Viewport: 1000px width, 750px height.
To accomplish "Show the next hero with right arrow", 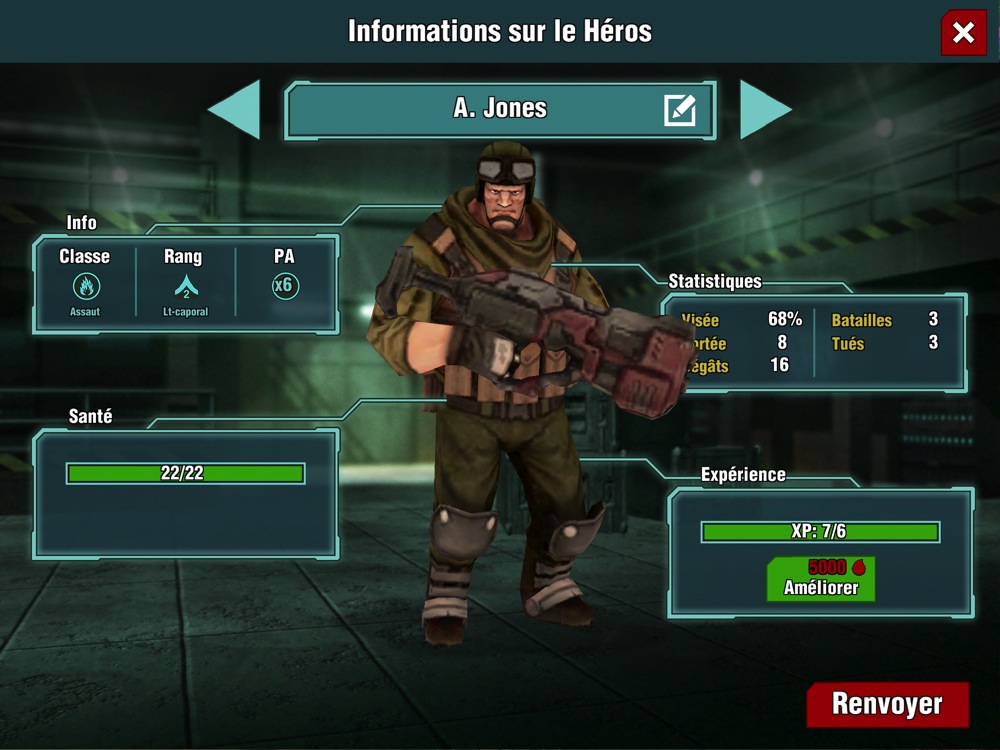I will tap(765, 109).
